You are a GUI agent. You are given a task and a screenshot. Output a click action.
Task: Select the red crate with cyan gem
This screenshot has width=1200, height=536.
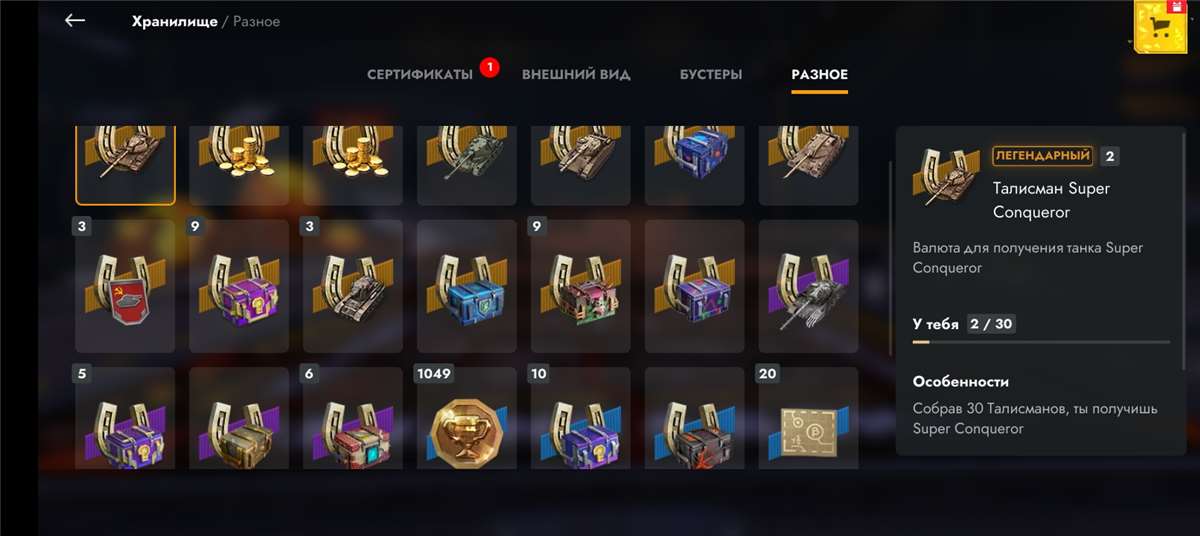click(353, 420)
